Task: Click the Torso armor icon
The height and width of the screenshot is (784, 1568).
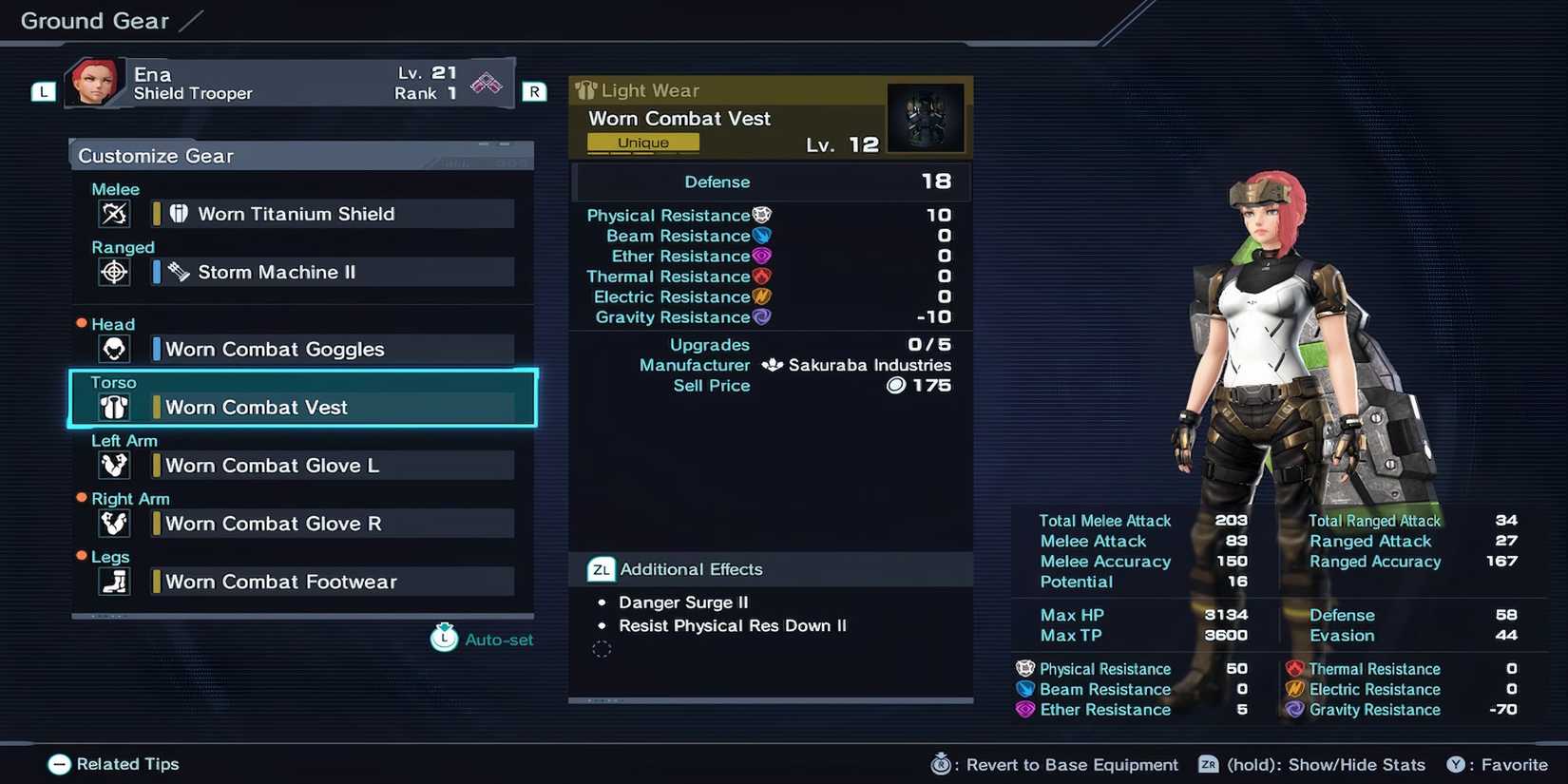Action: pyautogui.click(x=114, y=407)
